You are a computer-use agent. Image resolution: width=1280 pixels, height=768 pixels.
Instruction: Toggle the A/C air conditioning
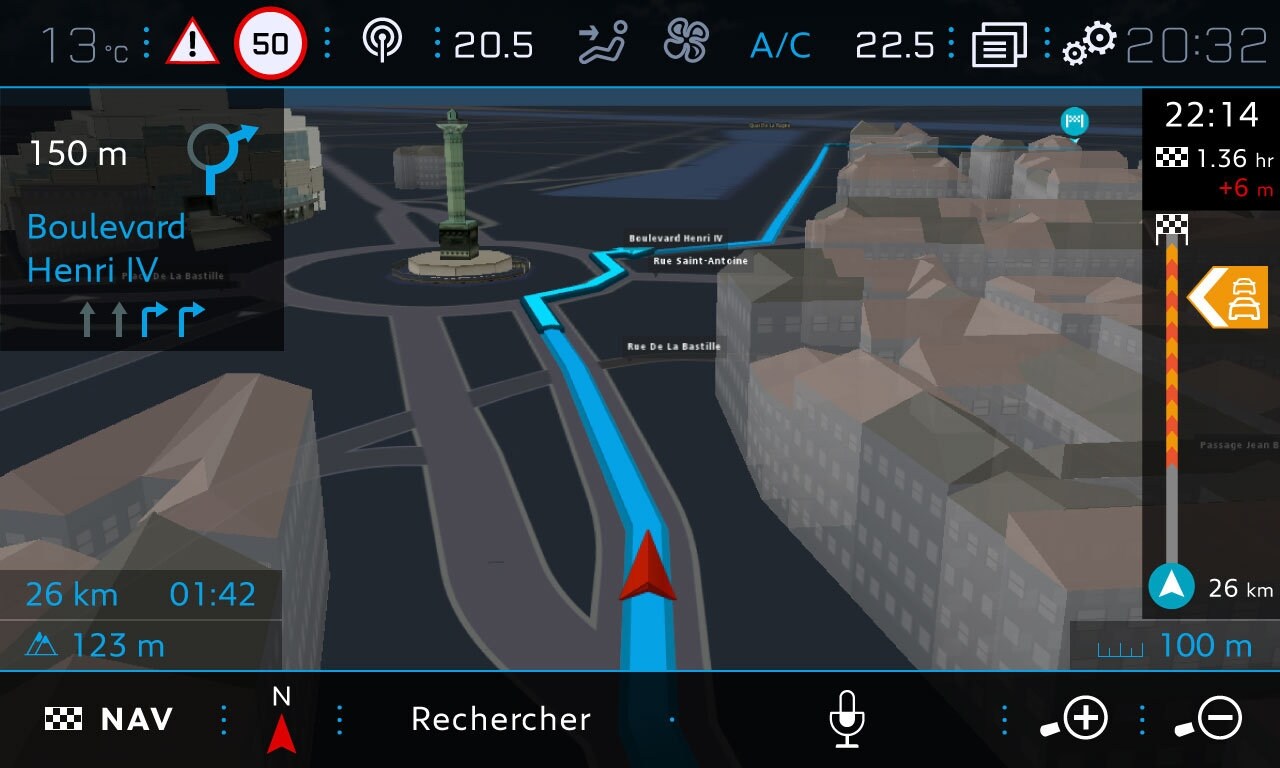point(780,45)
